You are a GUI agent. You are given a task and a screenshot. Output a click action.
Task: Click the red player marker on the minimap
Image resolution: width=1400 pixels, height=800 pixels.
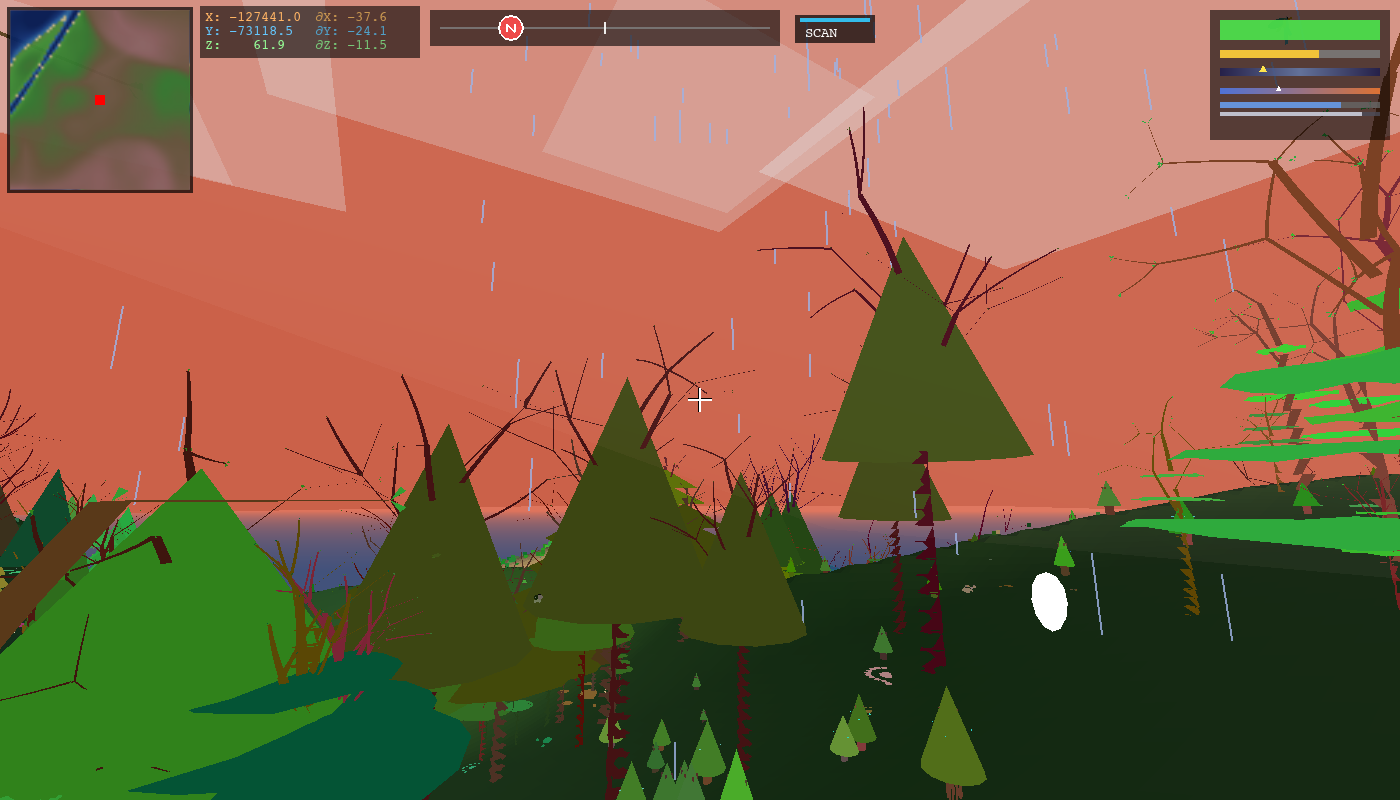click(x=99, y=100)
